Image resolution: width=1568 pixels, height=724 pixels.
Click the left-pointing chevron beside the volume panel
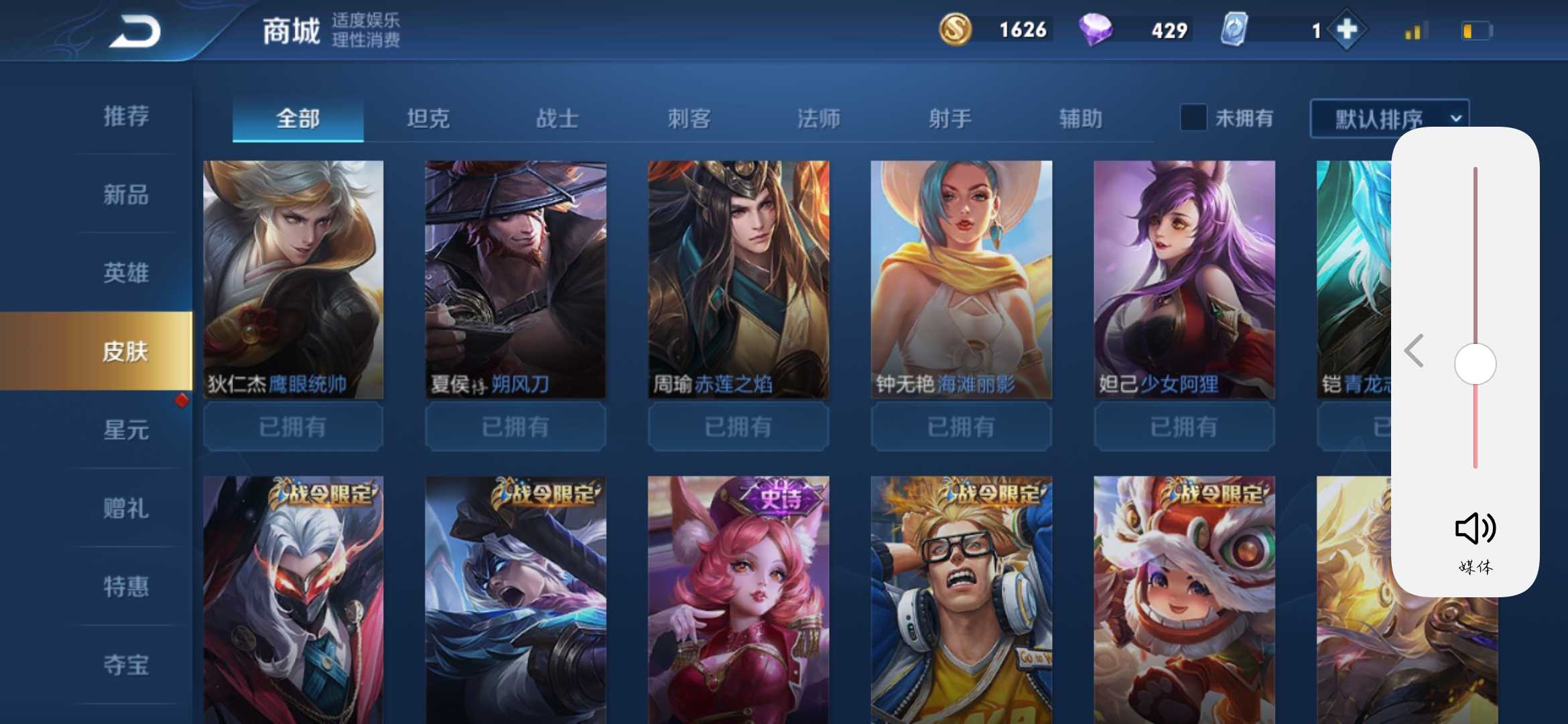click(1414, 350)
